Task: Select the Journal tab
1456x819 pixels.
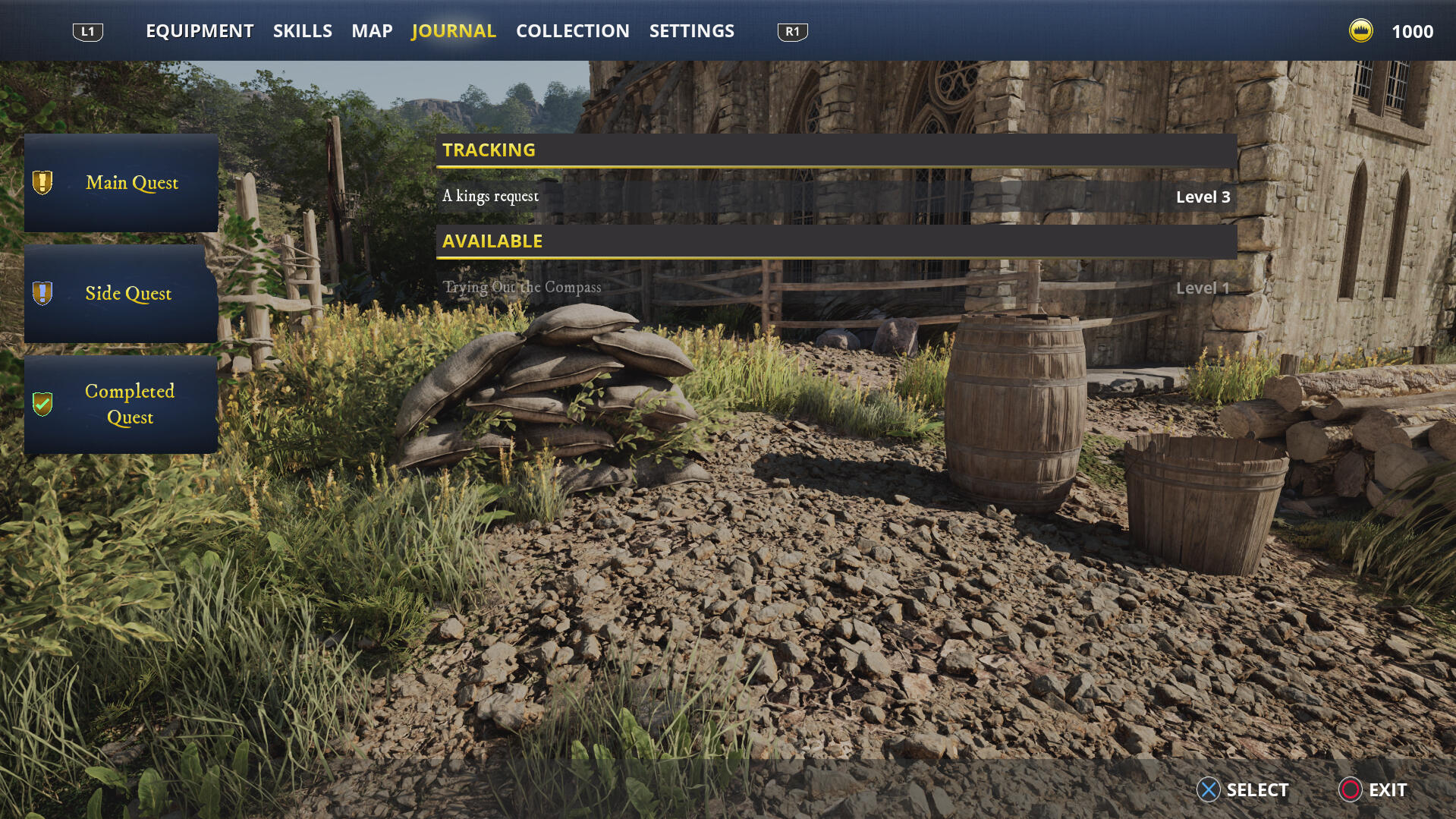Action: (453, 31)
